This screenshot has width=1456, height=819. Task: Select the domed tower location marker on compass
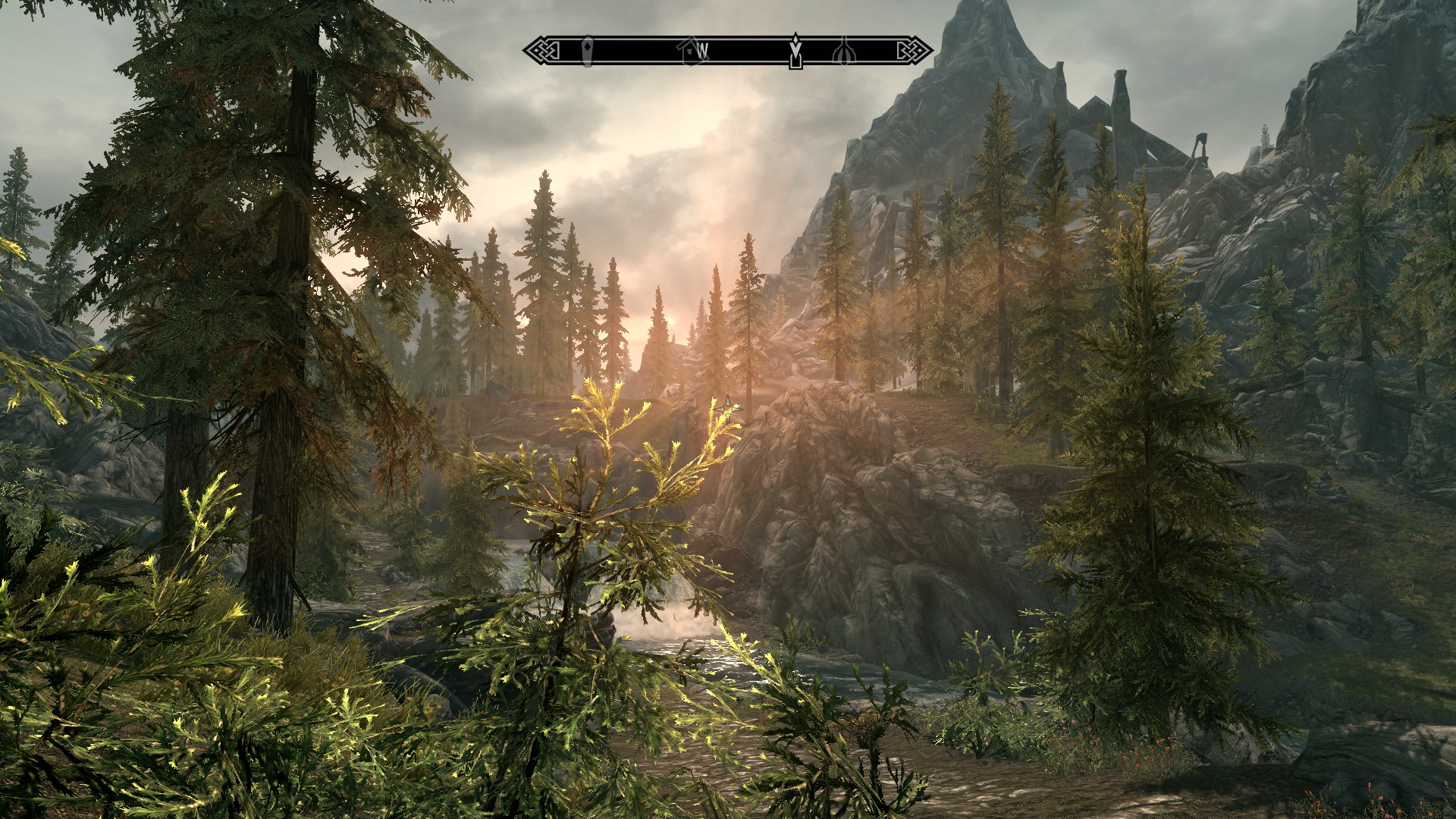842,51
